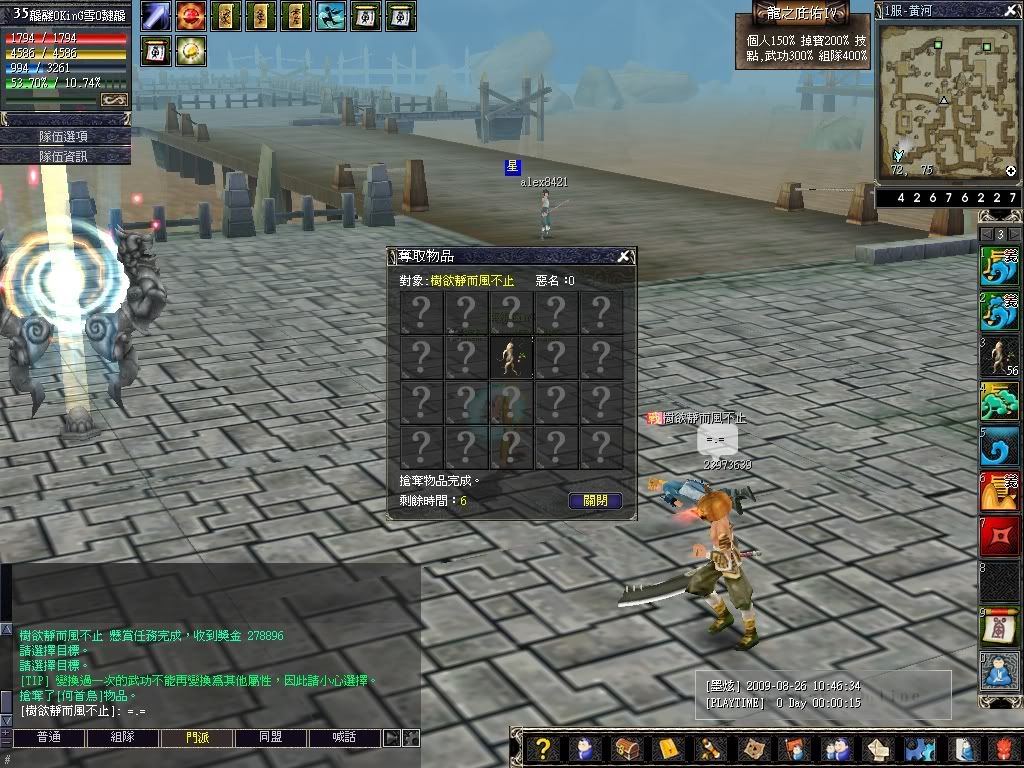Select the 同盟 alliance chat tab
The height and width of the screenshot is (768, 1024).
point(270,738)
